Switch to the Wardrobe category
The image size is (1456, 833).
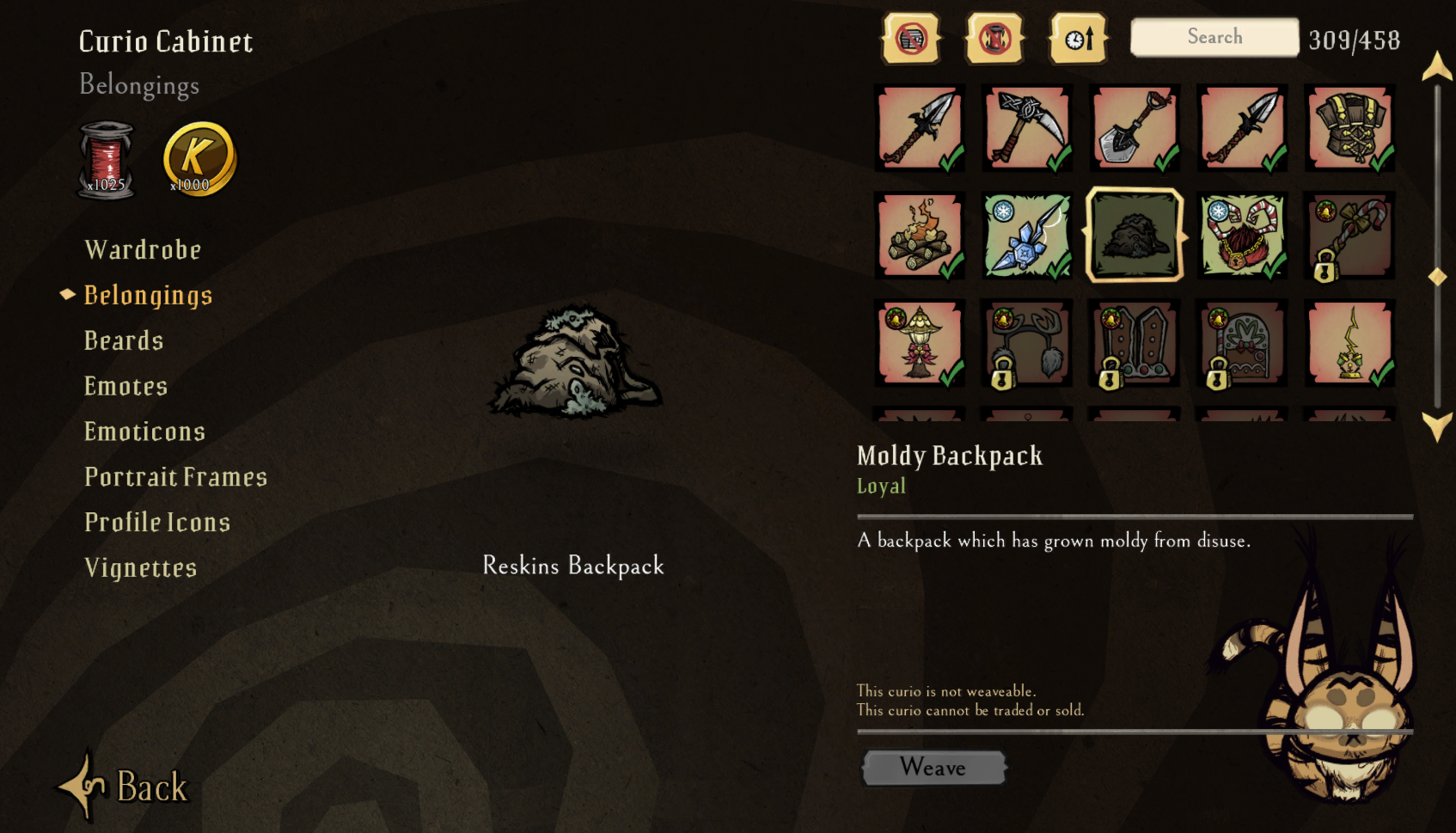pos(143,249)
